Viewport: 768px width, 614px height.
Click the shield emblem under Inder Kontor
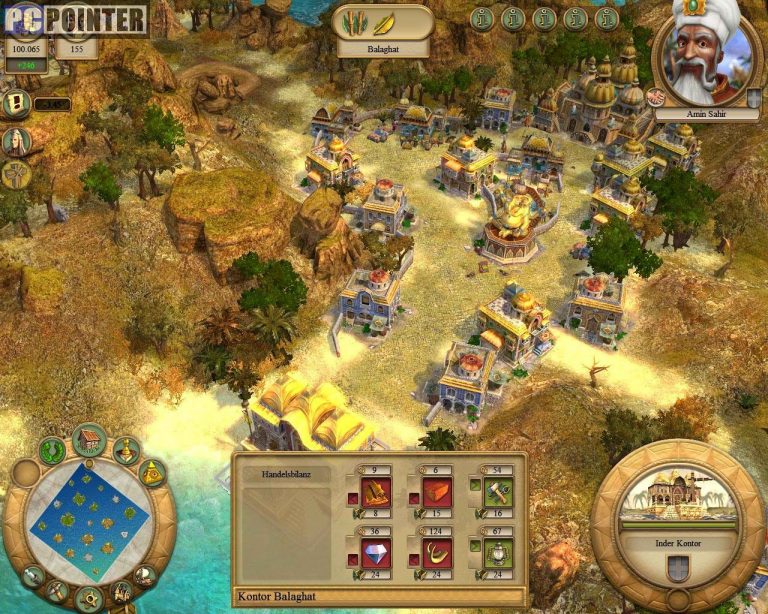coord(677,570)
